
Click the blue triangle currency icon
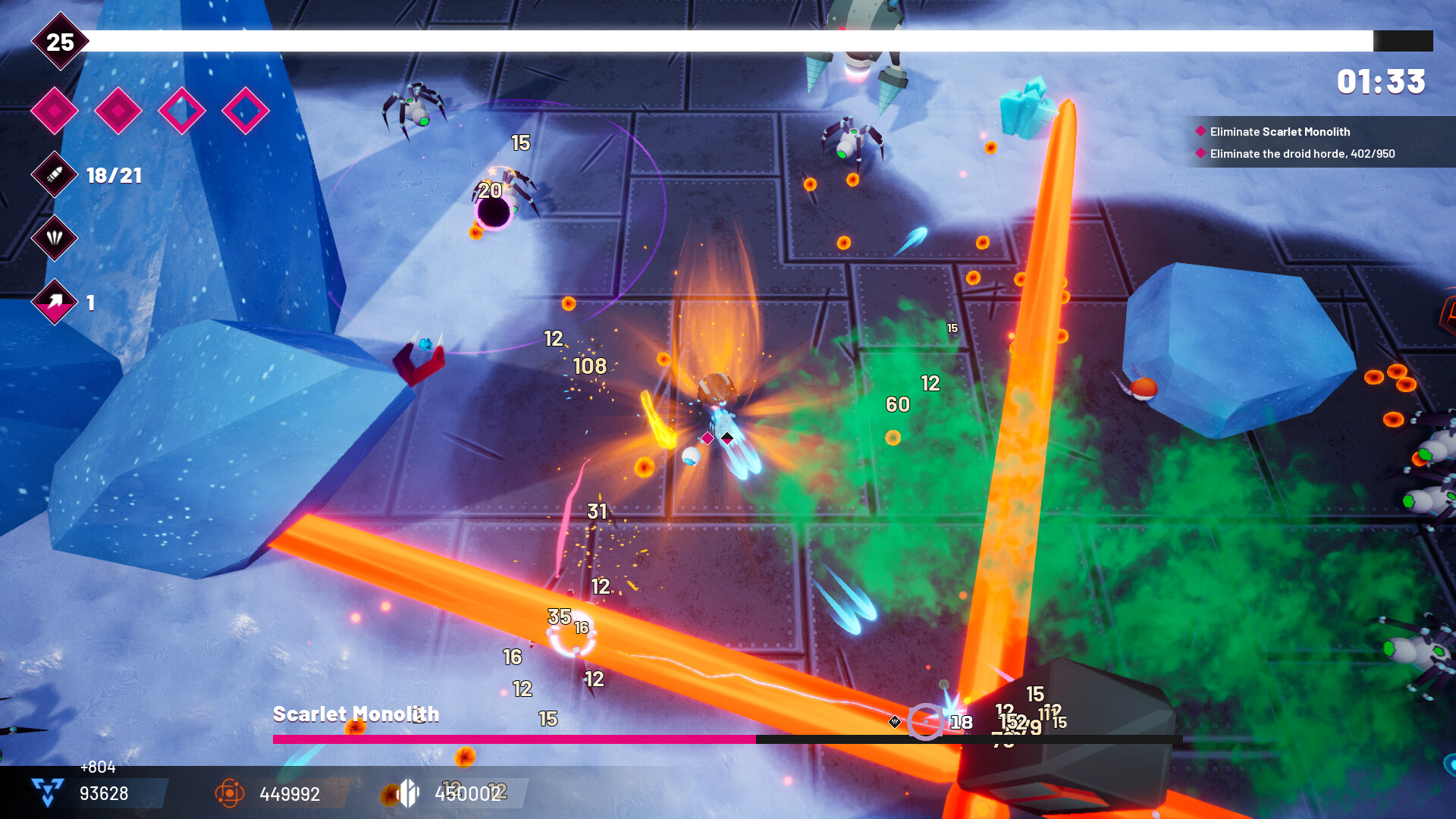[x=45, y=794]
